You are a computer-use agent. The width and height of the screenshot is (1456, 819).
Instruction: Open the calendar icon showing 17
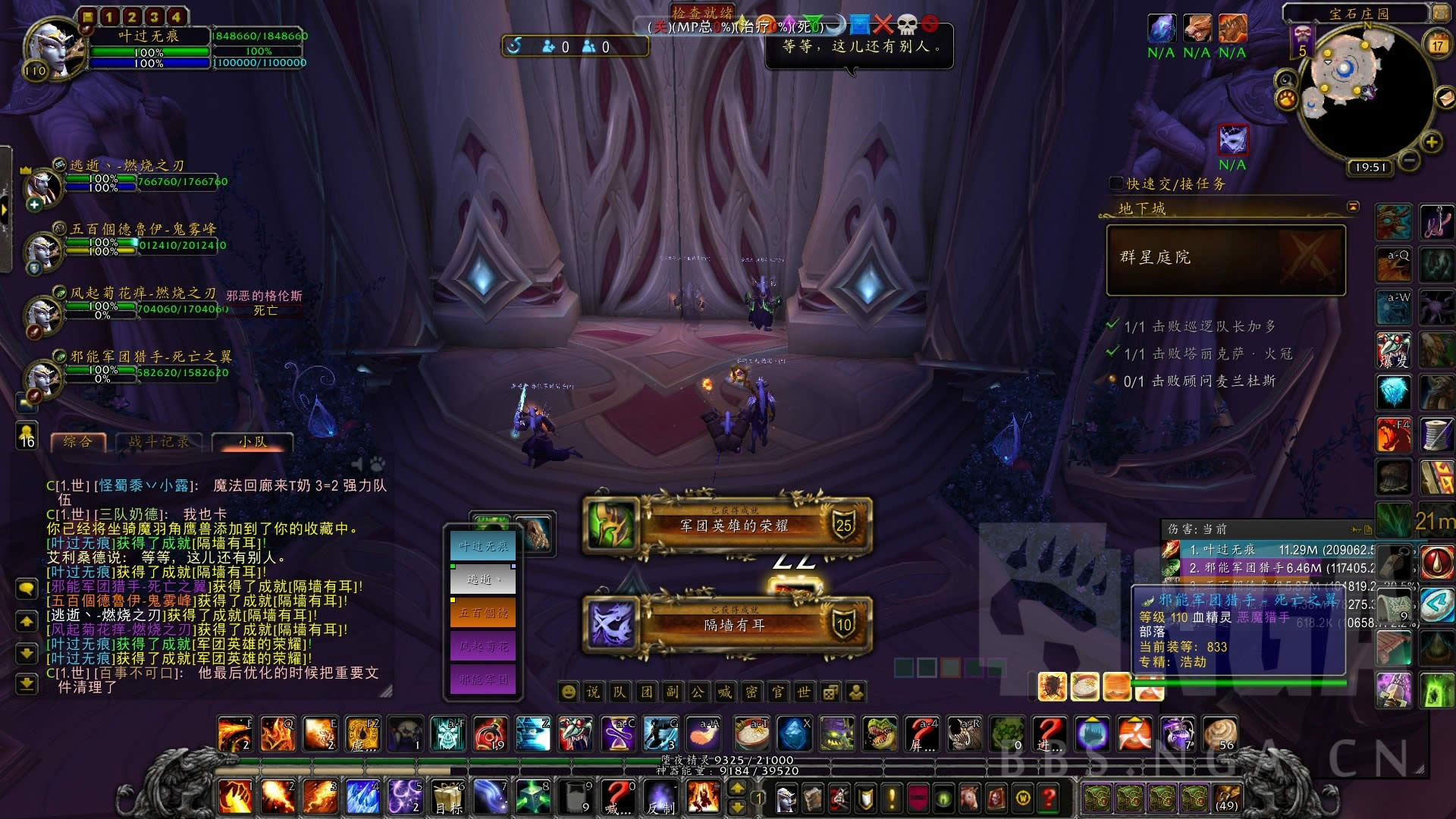point(1437,43)
